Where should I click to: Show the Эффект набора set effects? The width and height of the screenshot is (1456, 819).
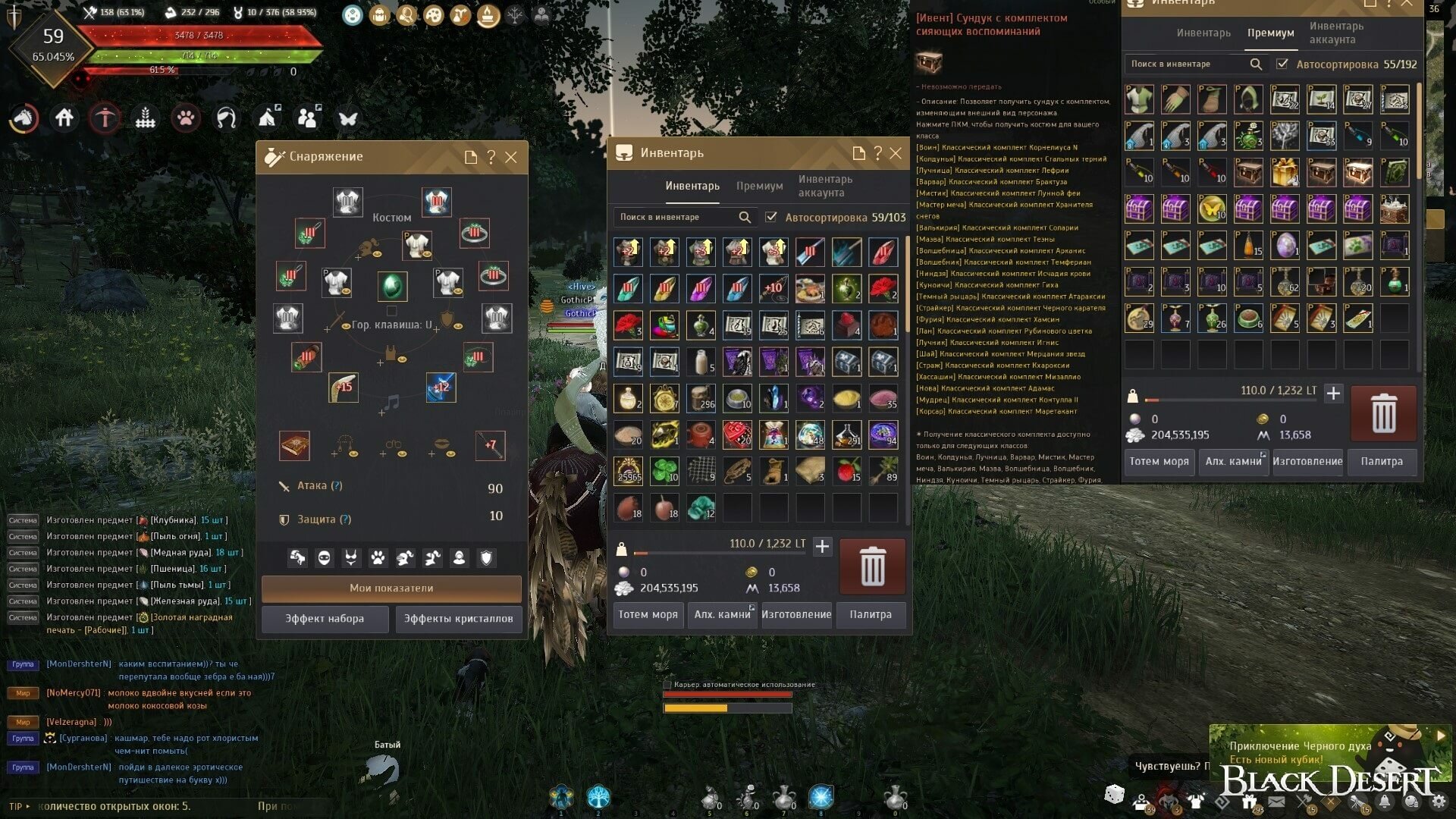pos(325,619)
